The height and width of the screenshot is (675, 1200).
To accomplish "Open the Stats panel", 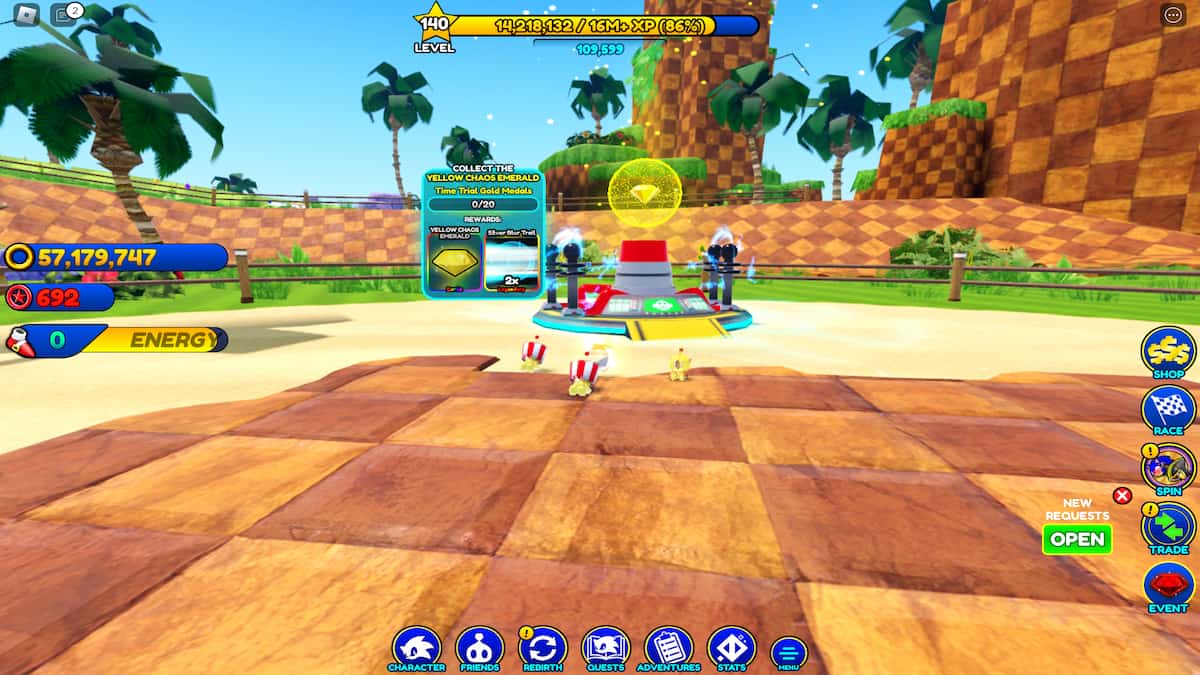I will (731, 647).
